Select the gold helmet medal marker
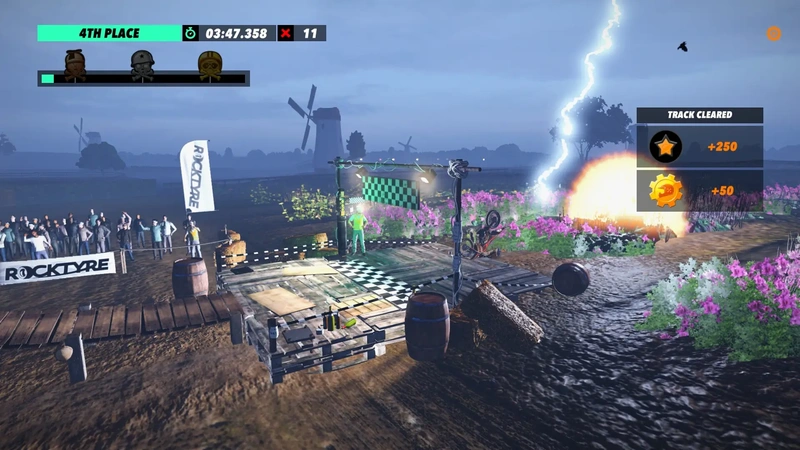Screen dimensions: 800x450 [210, 63]
